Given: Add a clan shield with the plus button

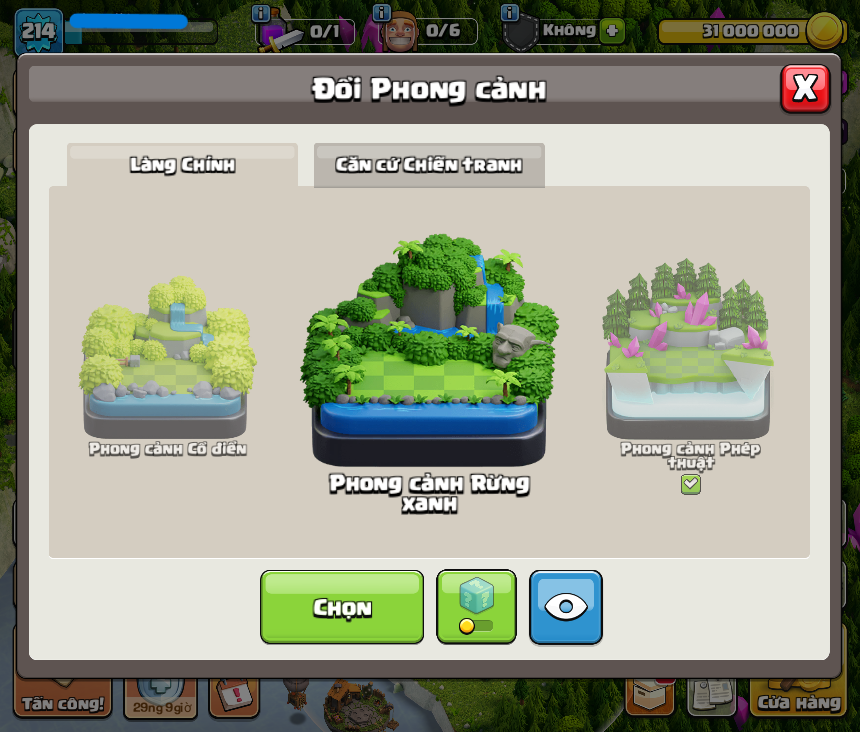Looking at the screenshot, I should [612, 31].
